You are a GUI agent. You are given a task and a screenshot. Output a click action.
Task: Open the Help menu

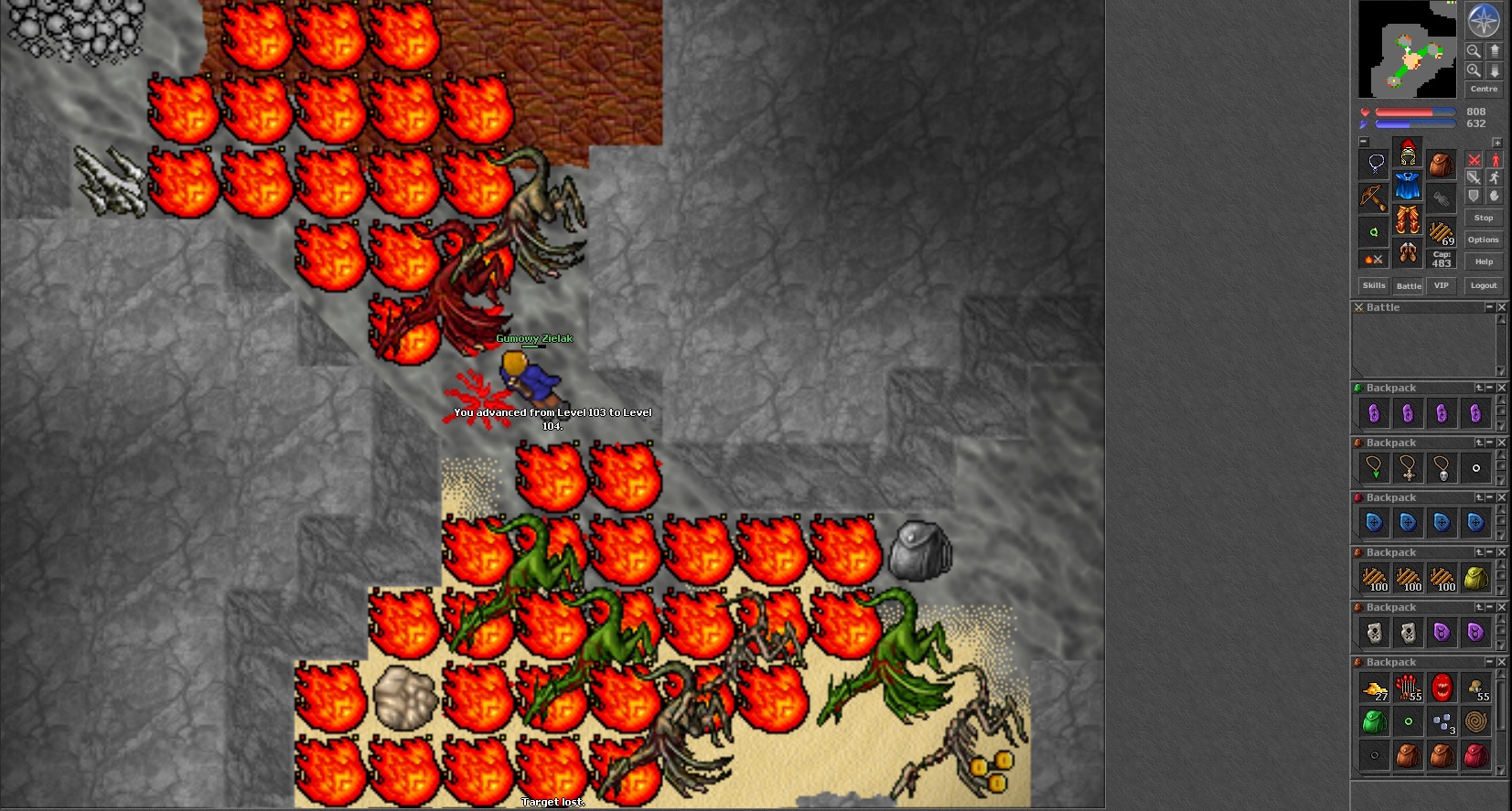tap(1484, 261)
